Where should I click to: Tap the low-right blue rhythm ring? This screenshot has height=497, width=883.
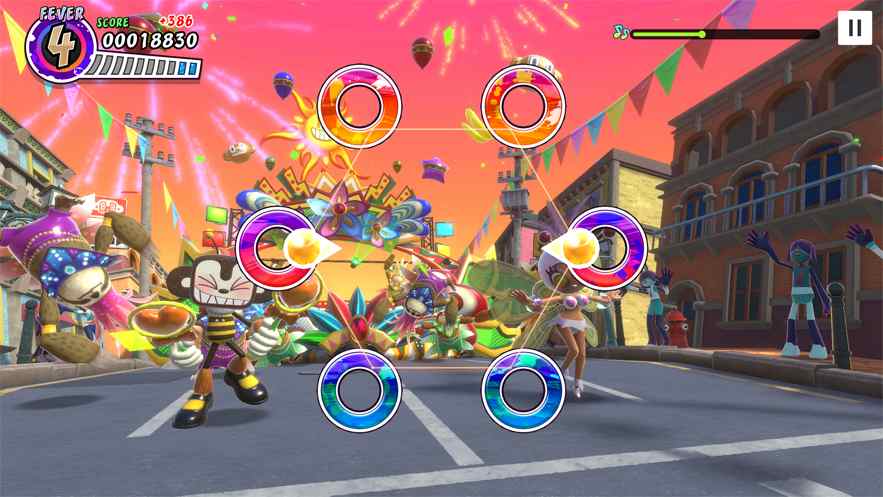(523, 389)
